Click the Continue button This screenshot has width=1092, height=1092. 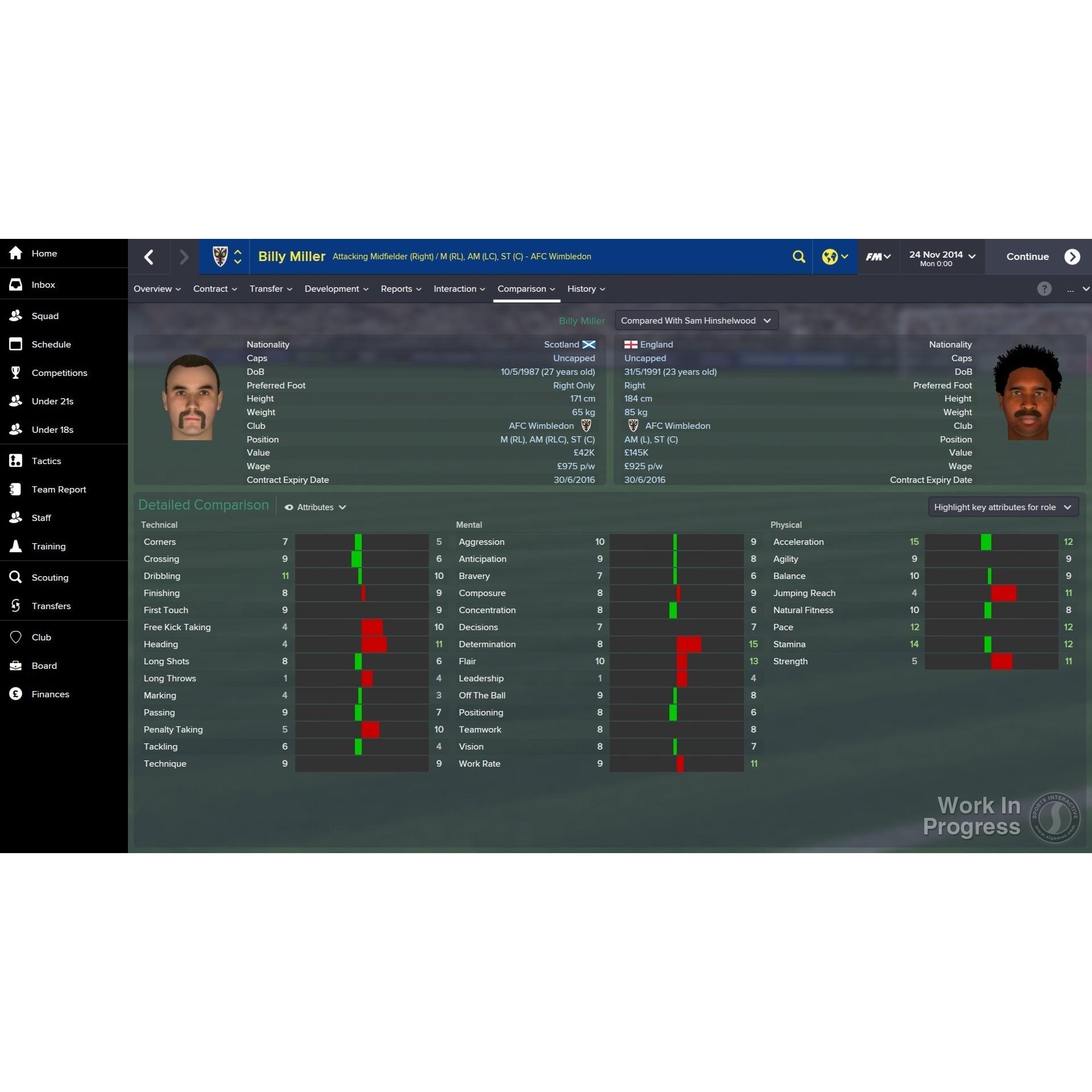tap(1041, 257)
